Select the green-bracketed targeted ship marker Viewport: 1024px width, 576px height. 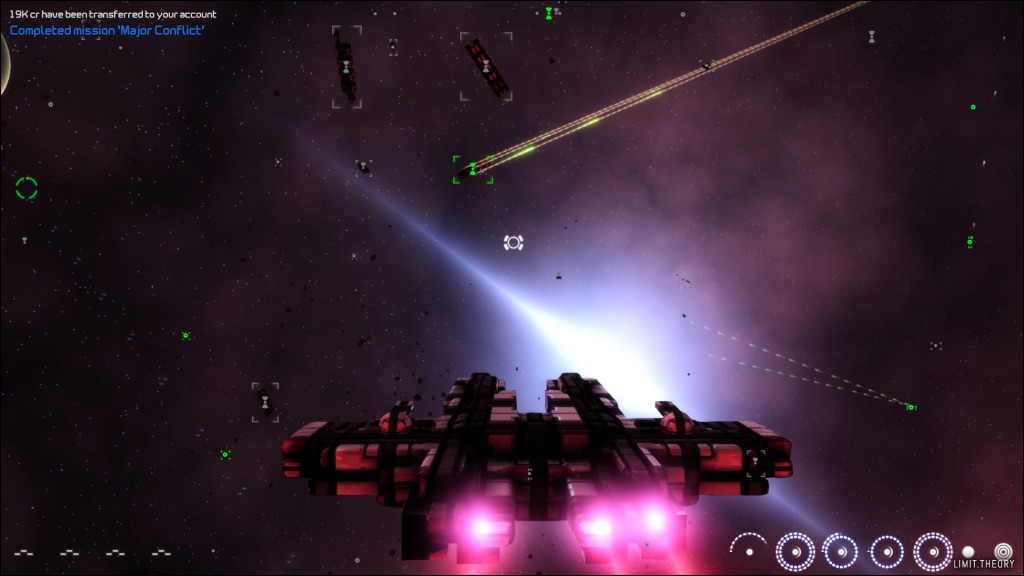tap(472, 169)
